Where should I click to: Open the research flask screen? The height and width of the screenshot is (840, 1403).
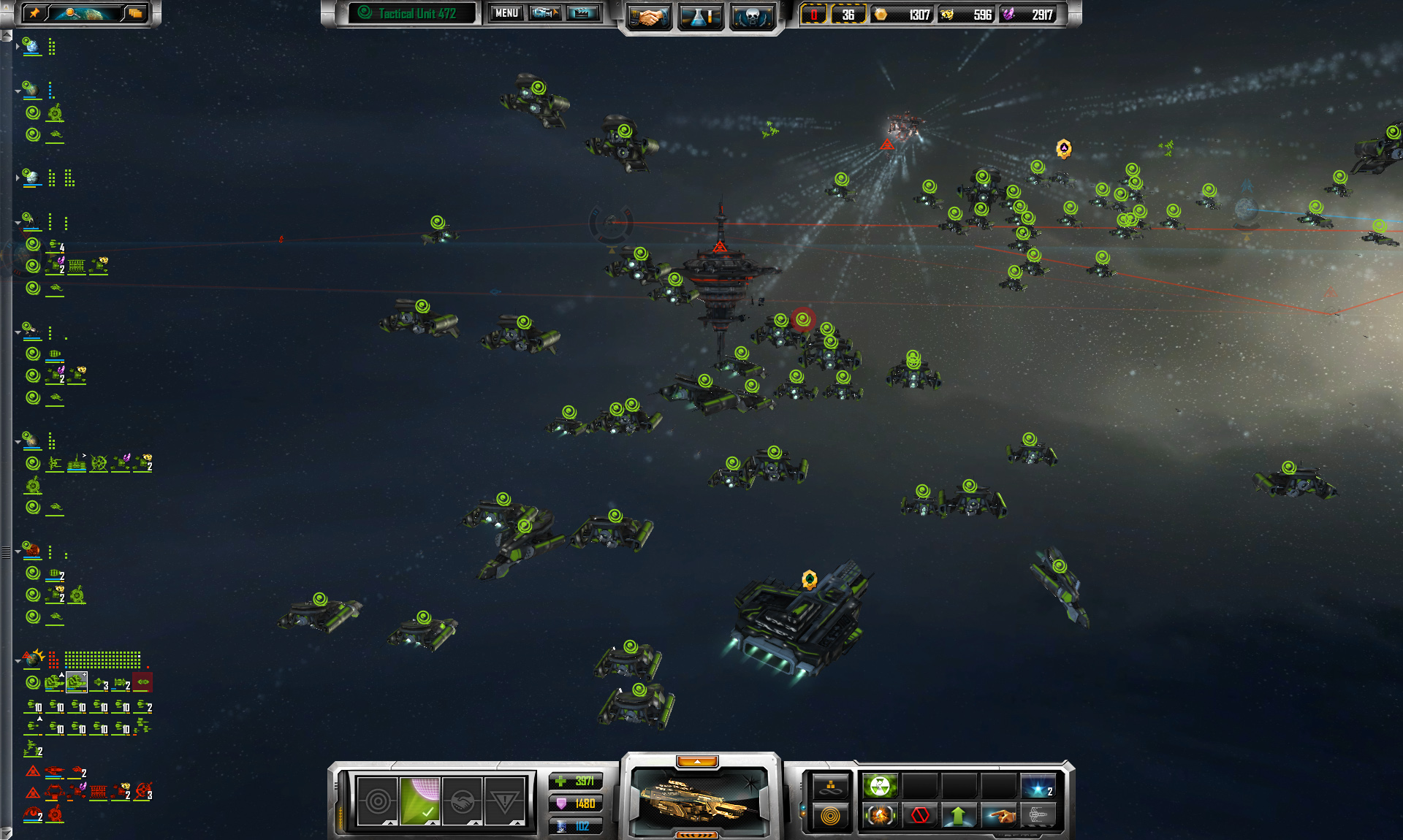point(701,16)
